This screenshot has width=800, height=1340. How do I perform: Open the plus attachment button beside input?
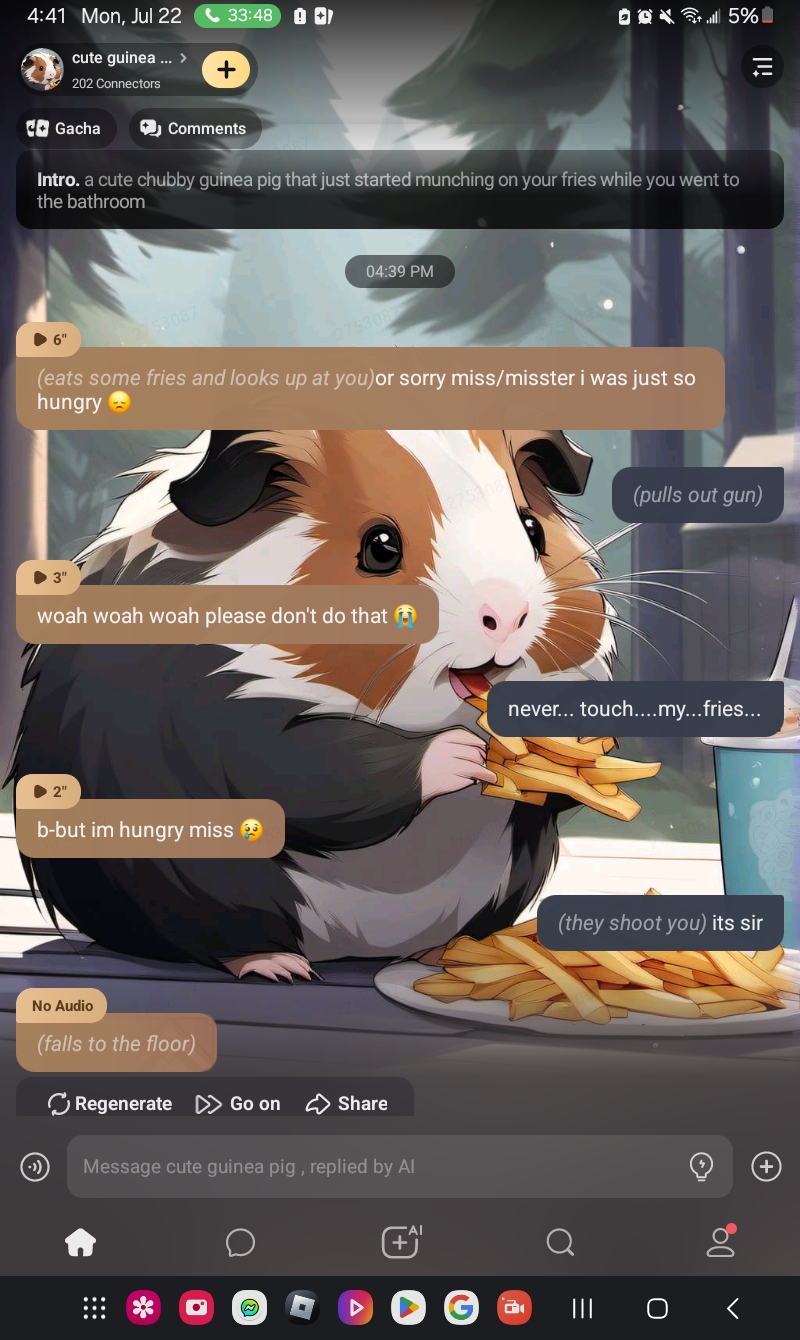tap(766, 1166)
